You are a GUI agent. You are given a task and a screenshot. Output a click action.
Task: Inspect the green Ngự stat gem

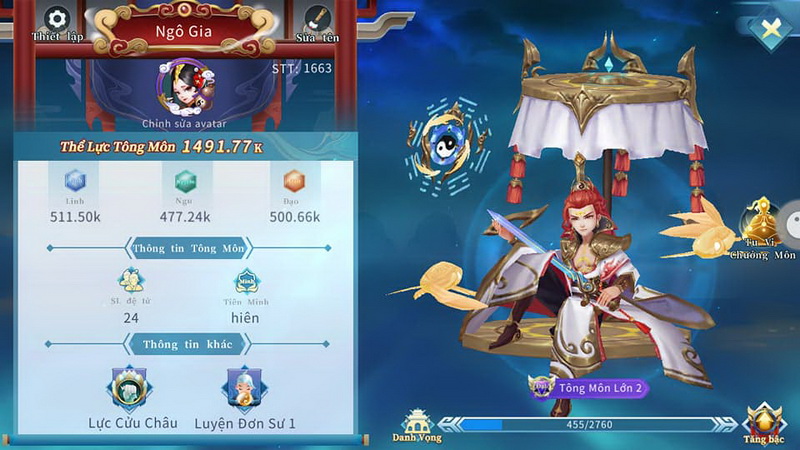pyautogui.click(x=185, y=182)
